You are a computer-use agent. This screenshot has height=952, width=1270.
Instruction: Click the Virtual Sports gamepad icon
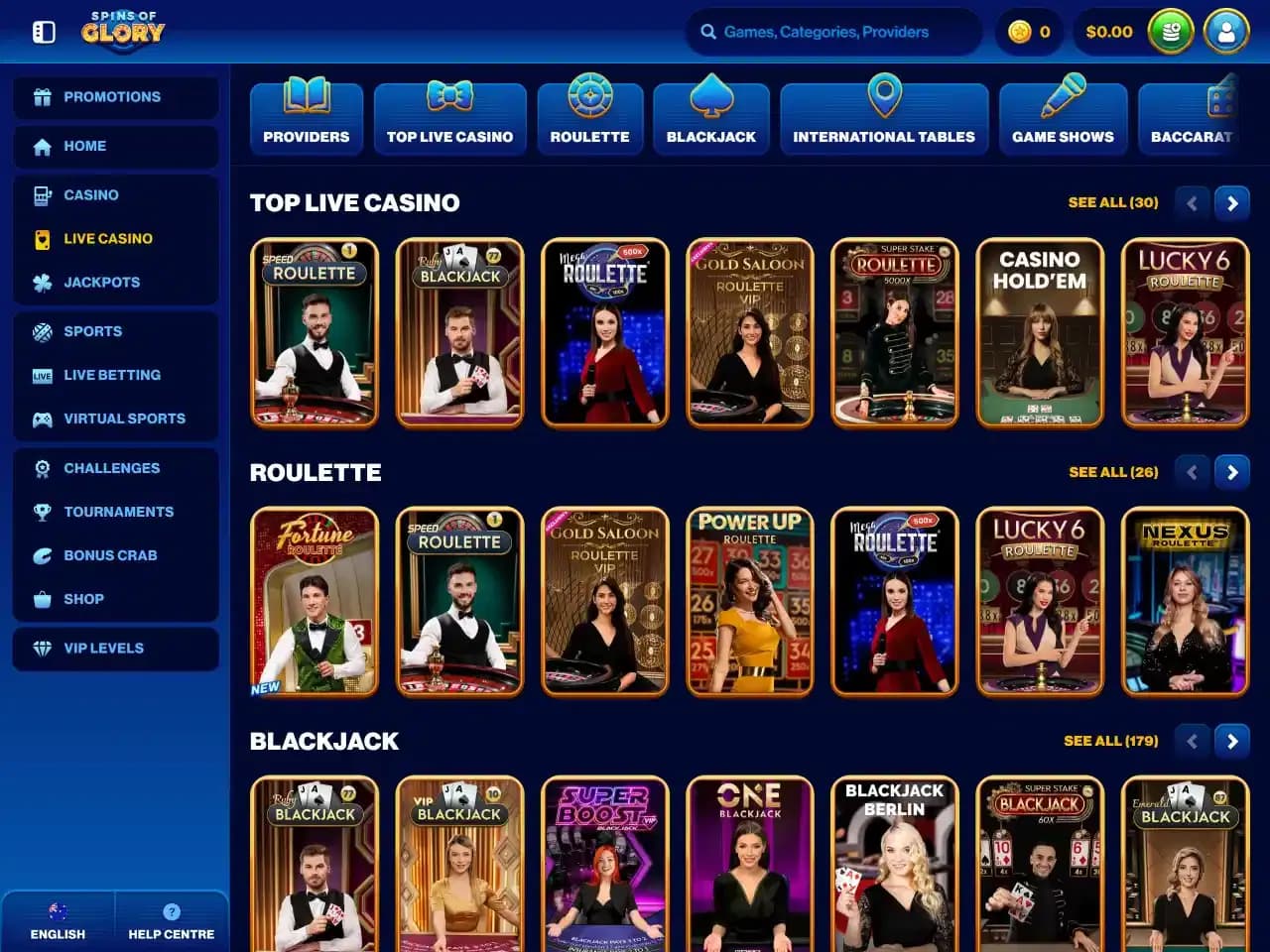42,418
